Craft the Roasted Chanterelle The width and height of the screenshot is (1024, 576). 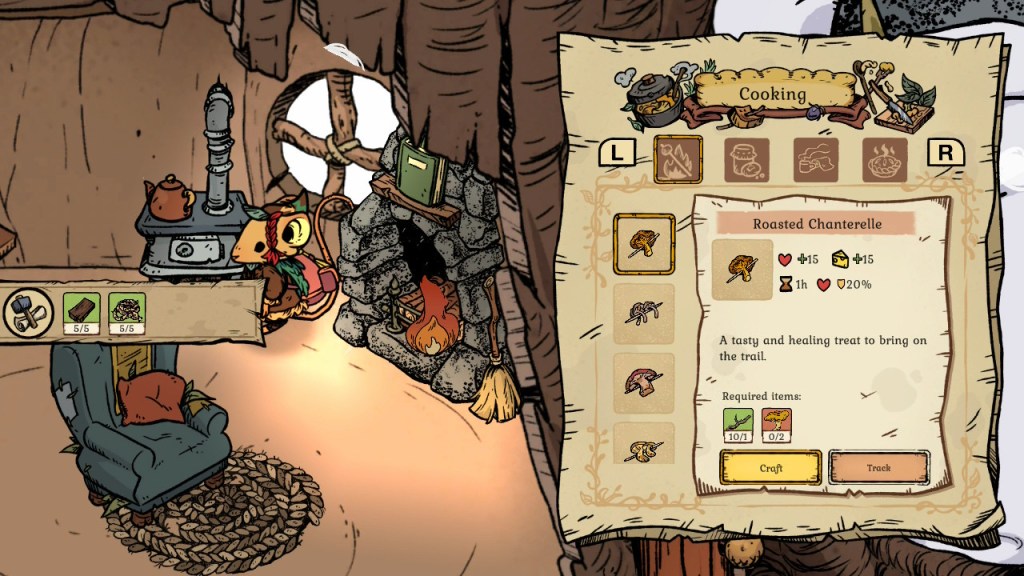(x=771, y=467)
